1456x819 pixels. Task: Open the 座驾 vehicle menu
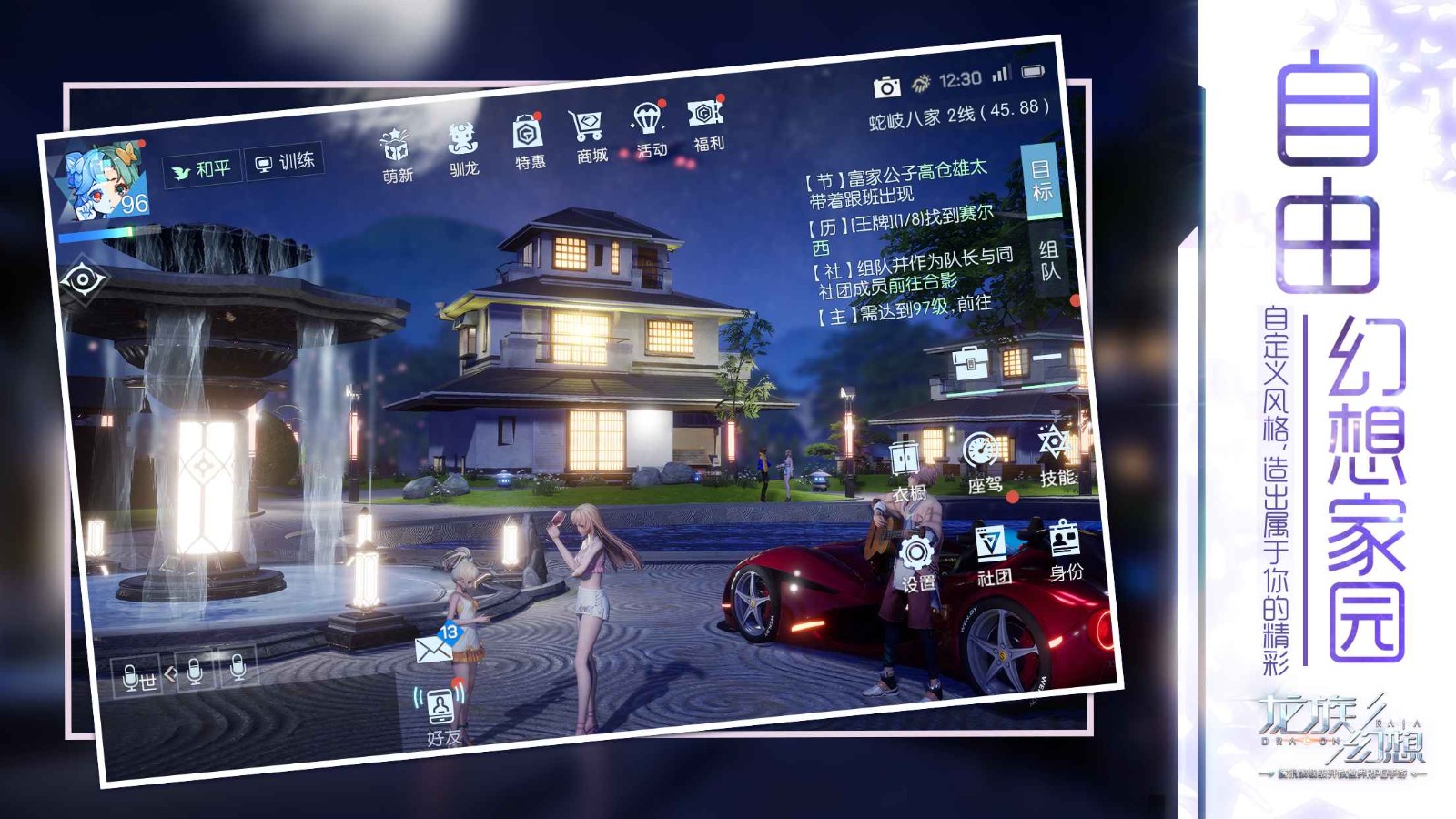coord(982,460)
